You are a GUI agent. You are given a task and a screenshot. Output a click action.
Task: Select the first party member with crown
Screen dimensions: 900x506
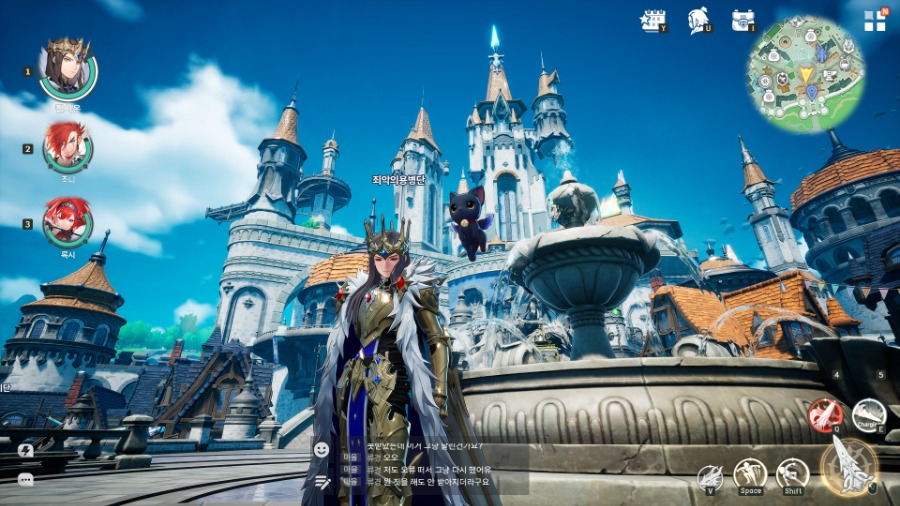[68, 70]
